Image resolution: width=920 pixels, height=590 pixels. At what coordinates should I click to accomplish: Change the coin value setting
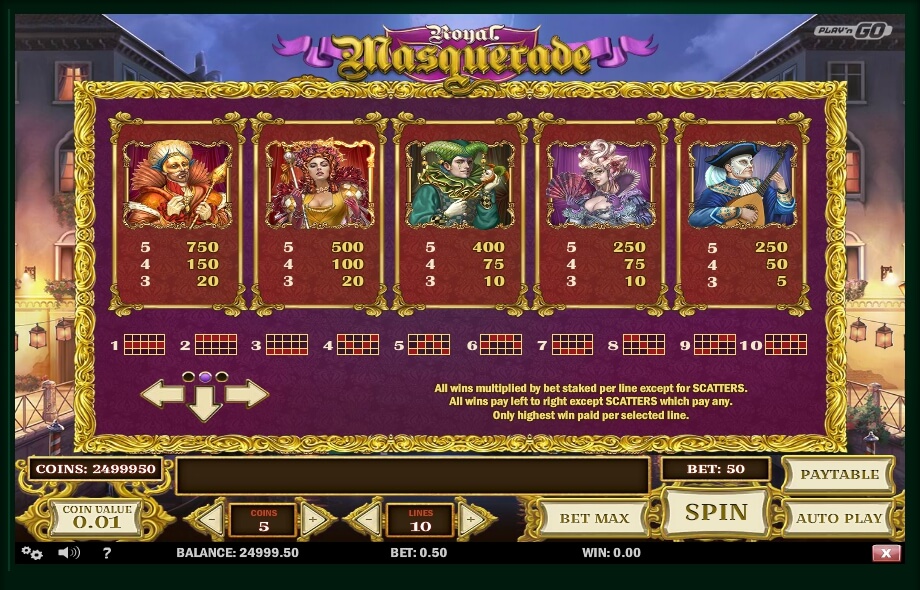97,517
